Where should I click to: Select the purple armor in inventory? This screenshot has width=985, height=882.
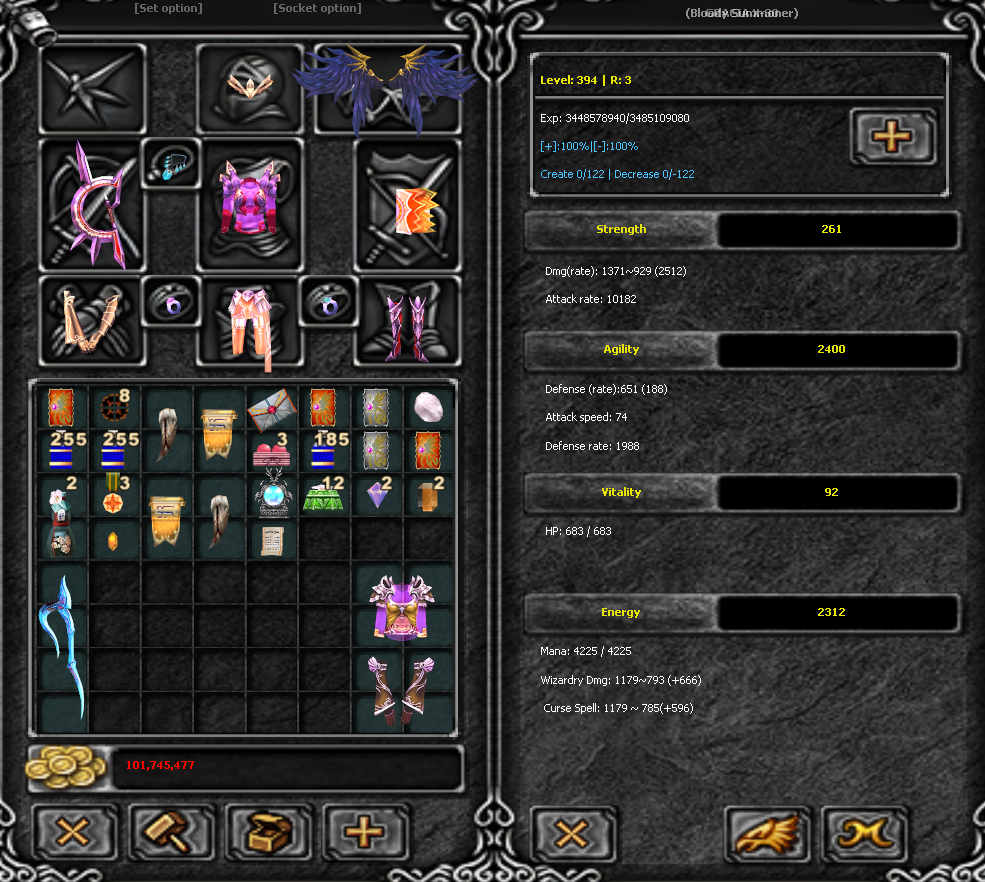point(403,607)
